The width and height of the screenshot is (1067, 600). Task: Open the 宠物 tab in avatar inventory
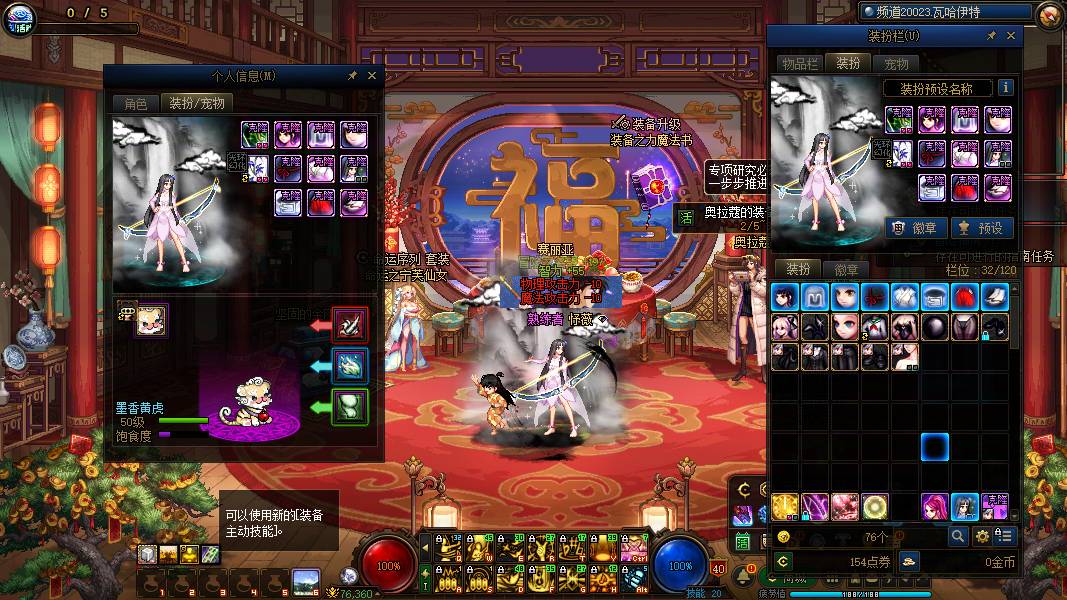click(895, 63)
